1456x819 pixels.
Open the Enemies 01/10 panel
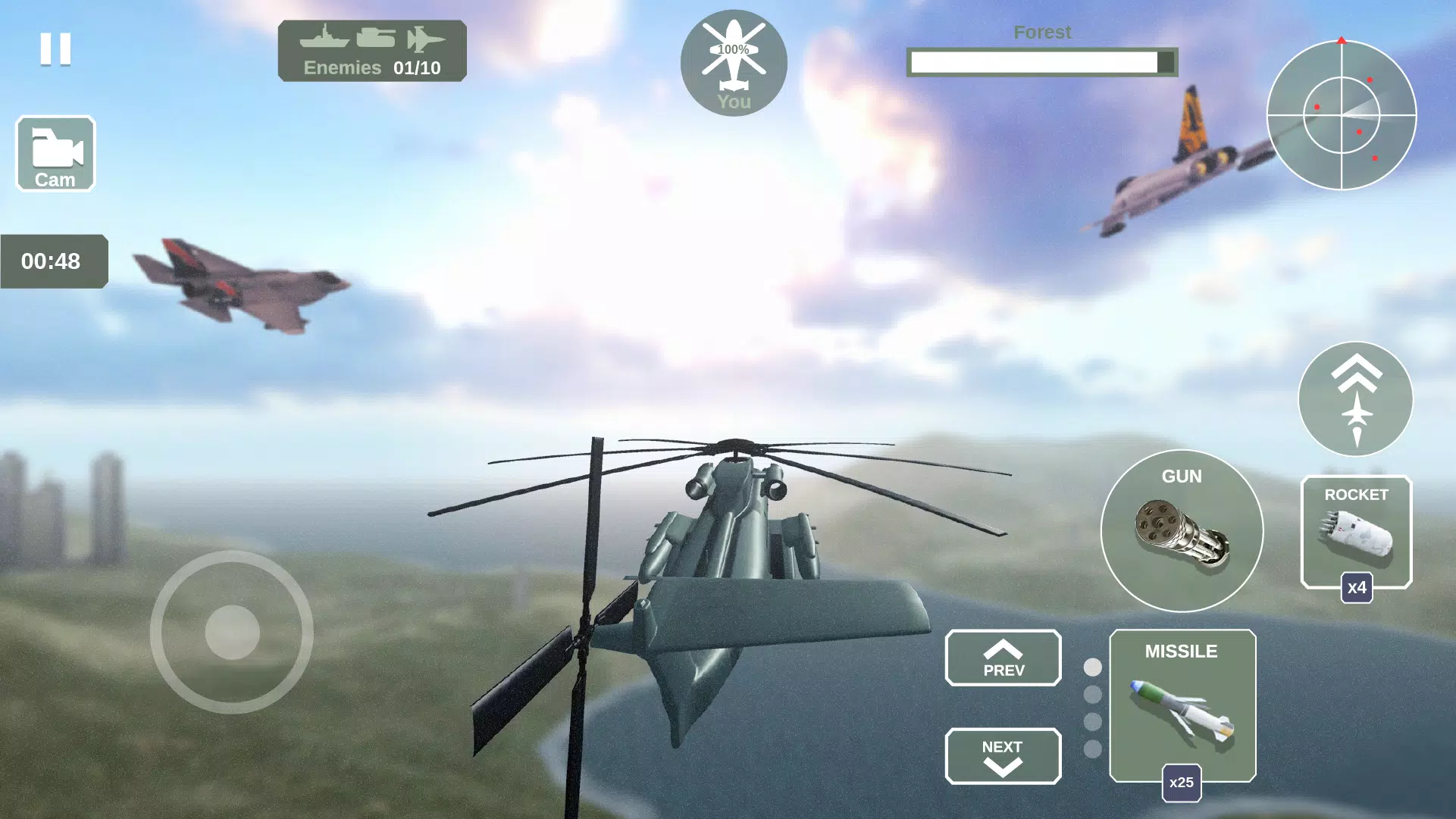pos(371,50)
